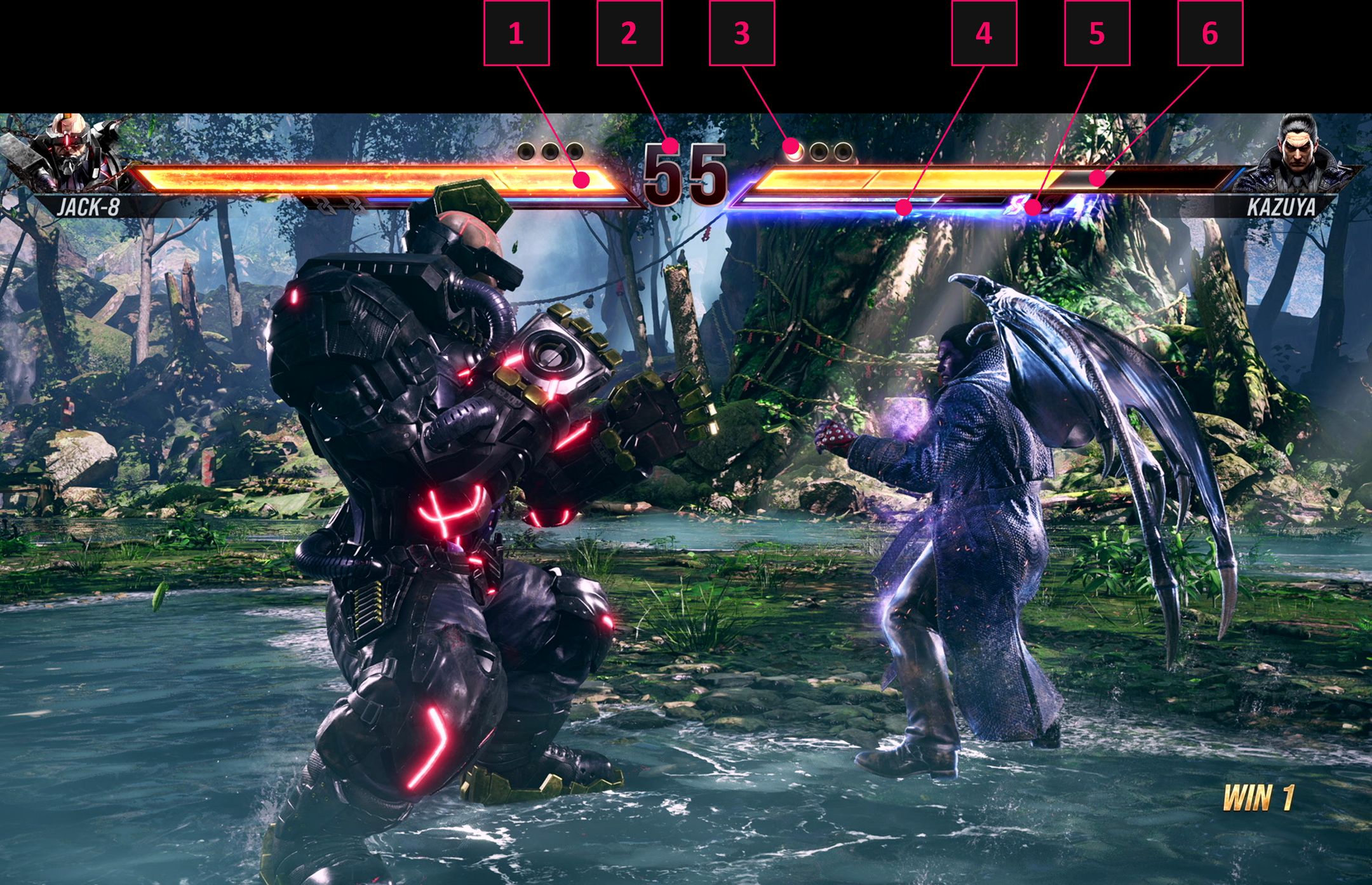The width and height of the screenshot is (1372, 885).
Task: Click the JACK-8 character portrait
Action: 70,152
